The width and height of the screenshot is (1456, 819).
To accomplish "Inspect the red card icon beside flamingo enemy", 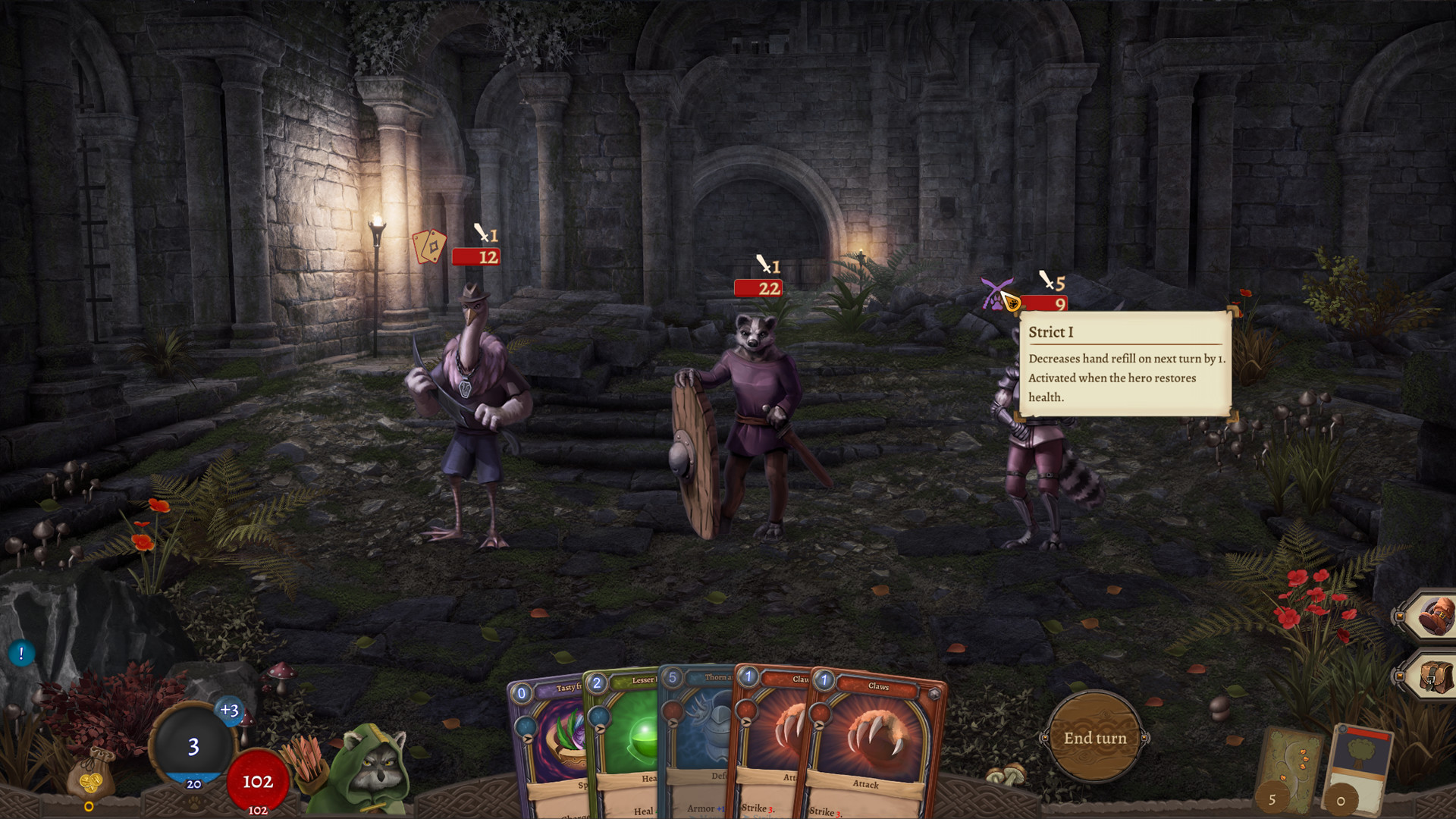I will pos(428,246).
